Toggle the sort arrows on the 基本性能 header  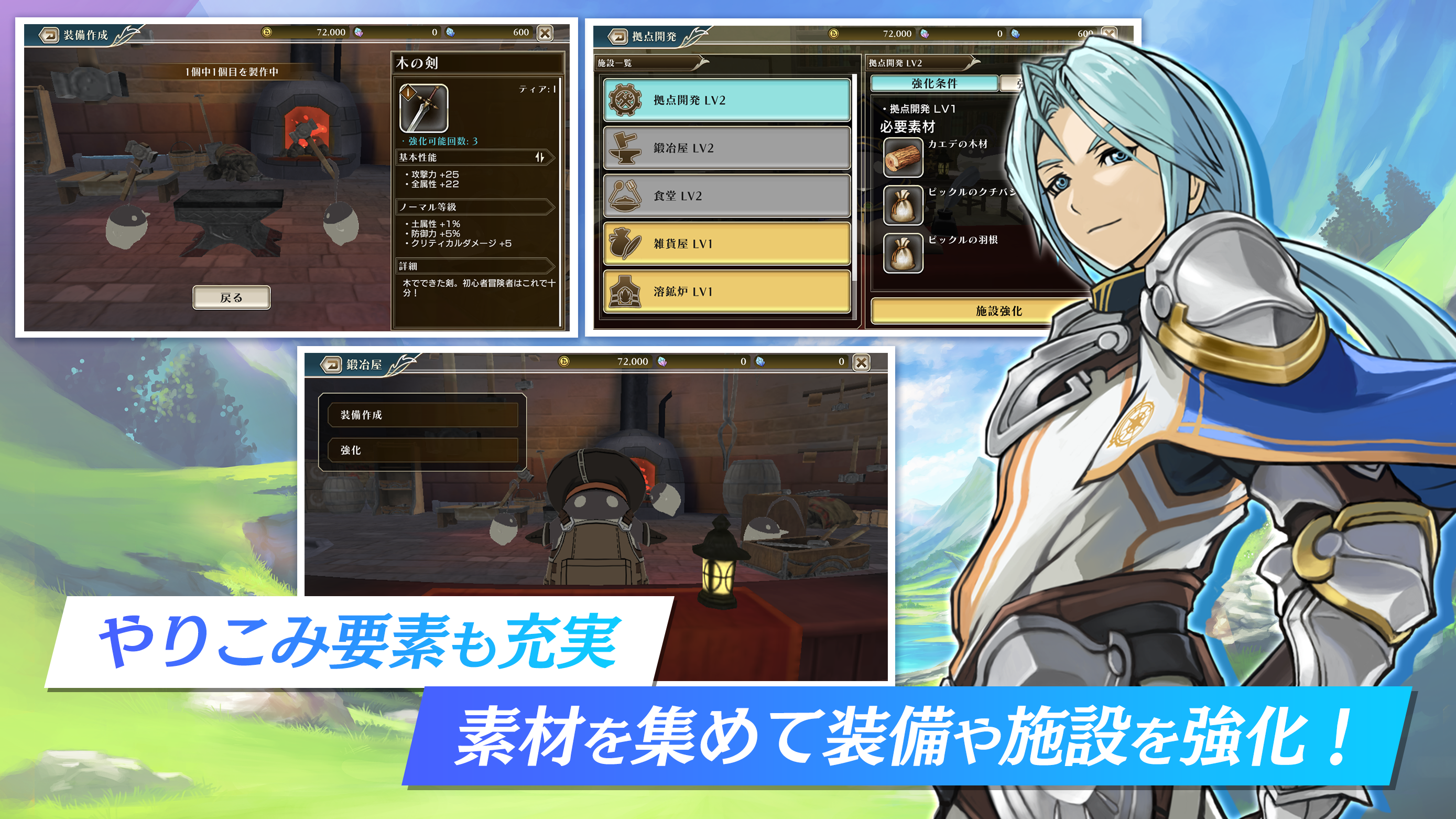[540, 158]
